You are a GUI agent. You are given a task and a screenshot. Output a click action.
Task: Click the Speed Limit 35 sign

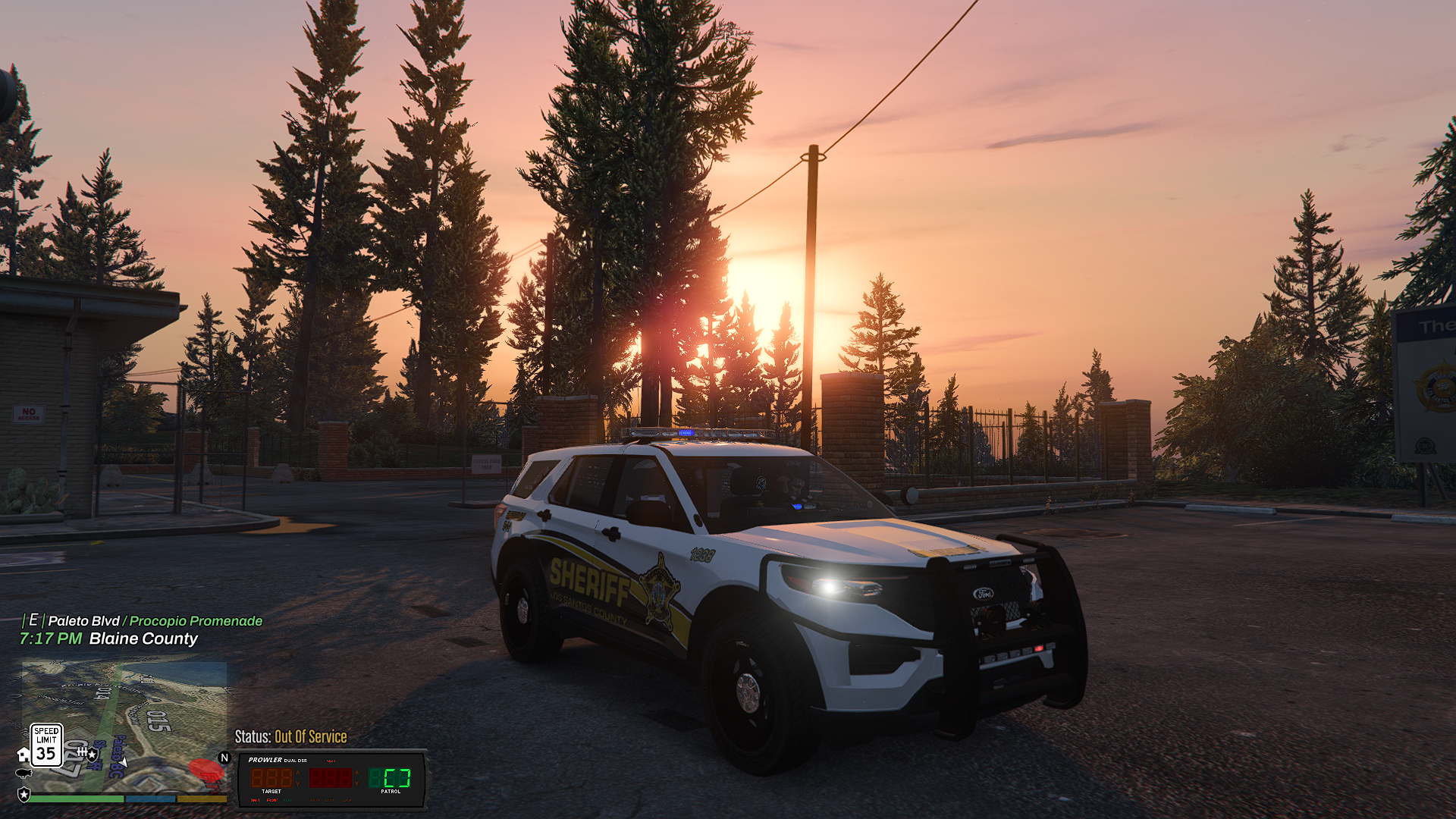coord(45,745)
